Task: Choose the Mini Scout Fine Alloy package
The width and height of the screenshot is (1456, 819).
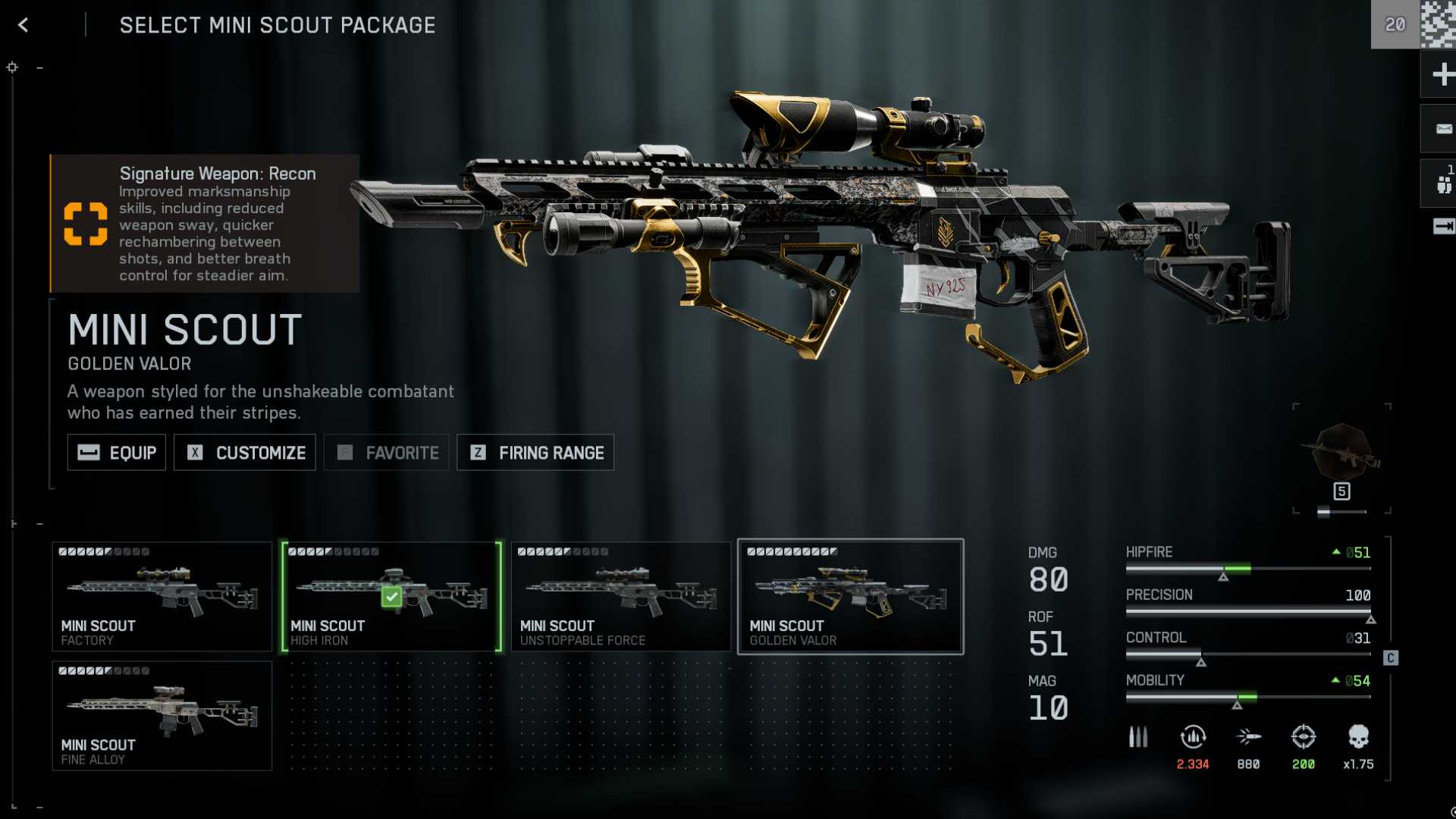Action: tap(162, 715)
